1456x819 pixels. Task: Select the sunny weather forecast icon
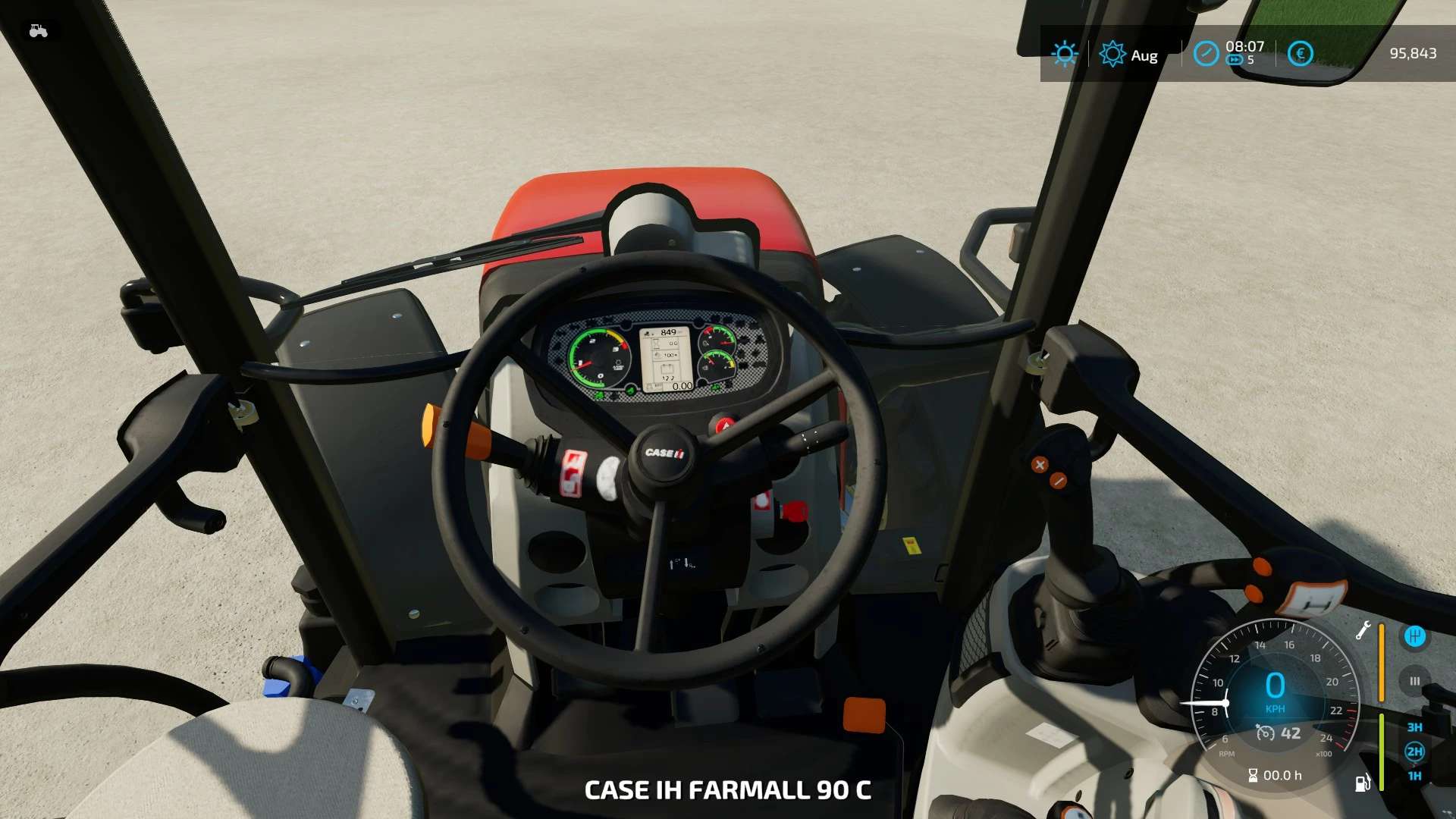[x=1064, y=54]
